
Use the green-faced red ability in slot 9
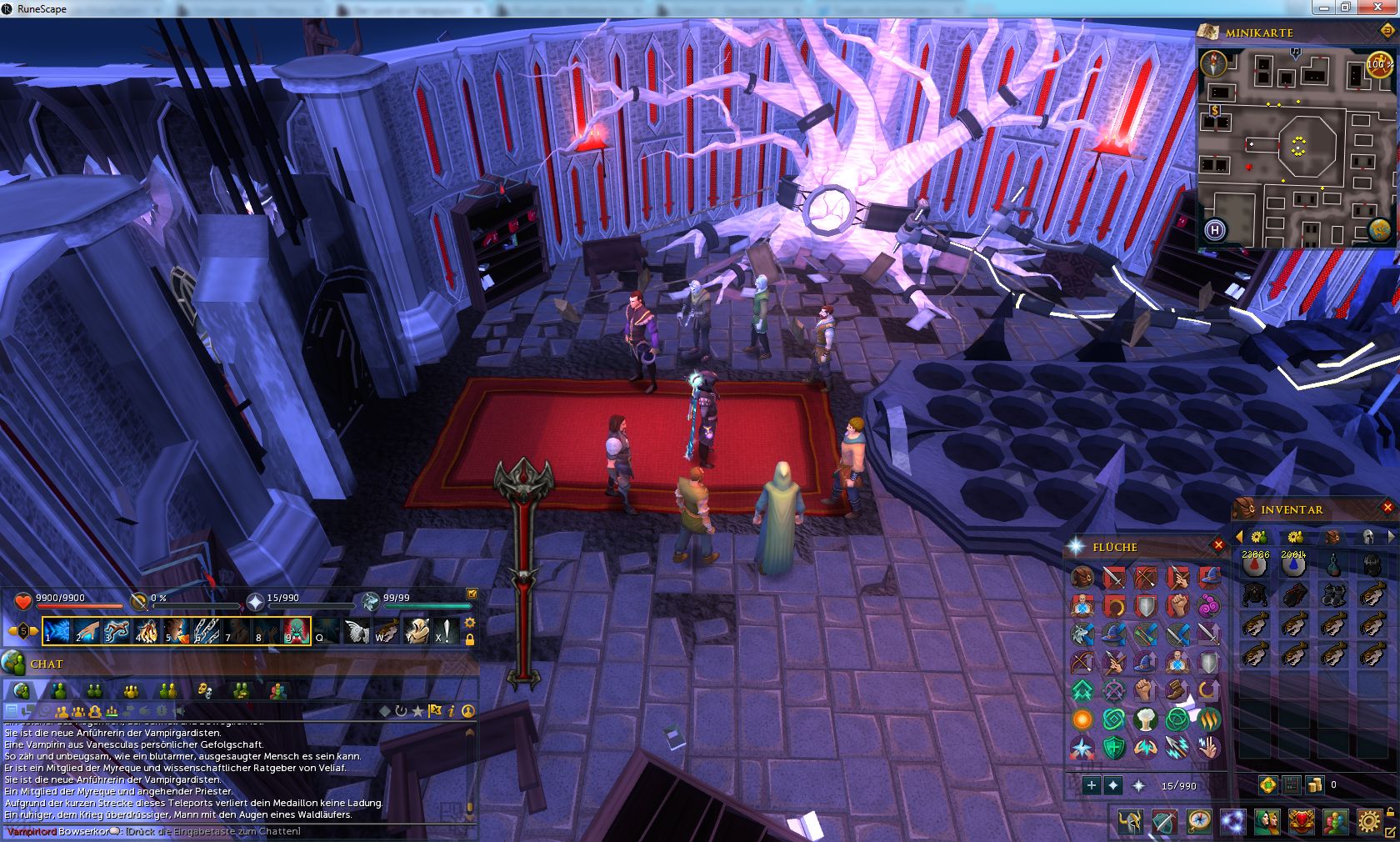point(297,631)
